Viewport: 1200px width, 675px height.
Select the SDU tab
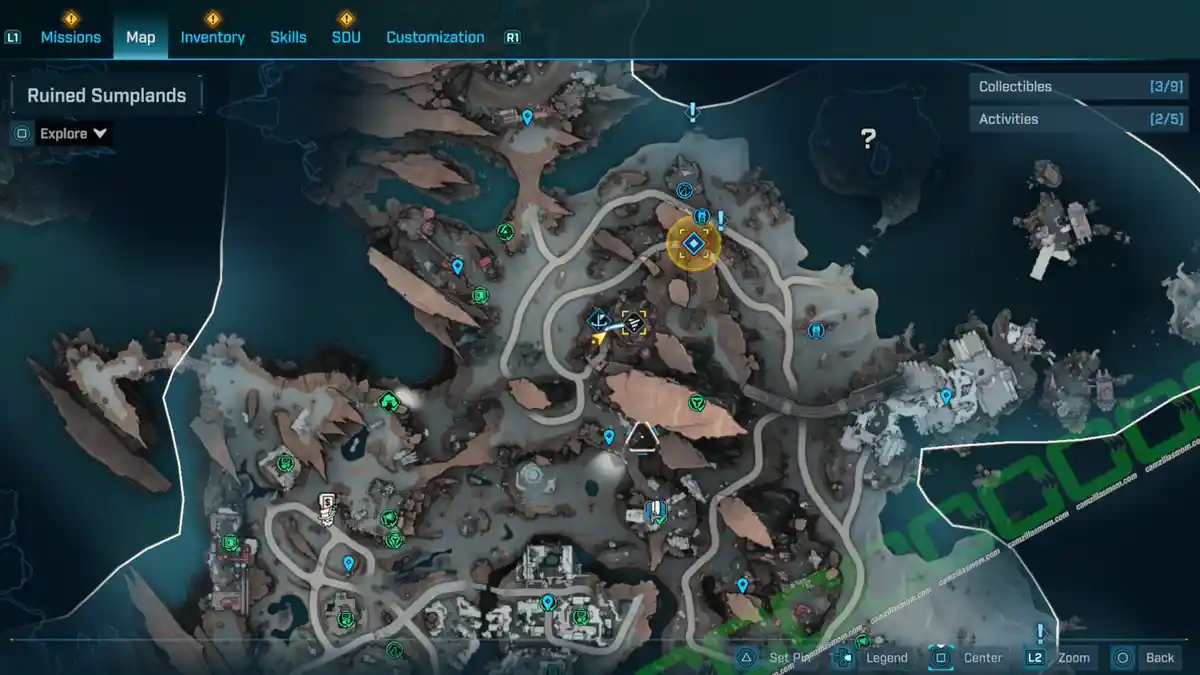pos(346,37)
